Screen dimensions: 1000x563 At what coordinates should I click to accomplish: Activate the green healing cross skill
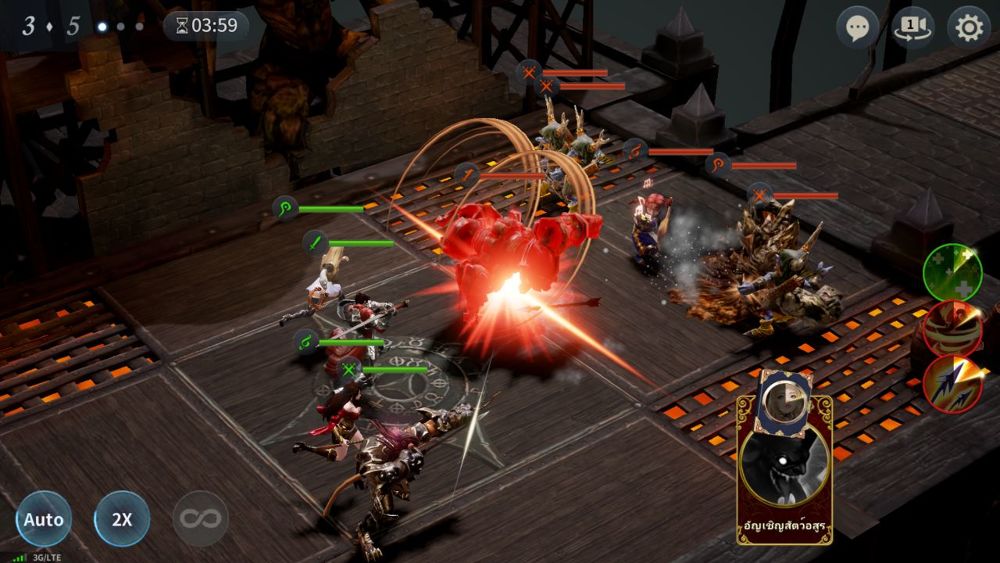point(951,272)
